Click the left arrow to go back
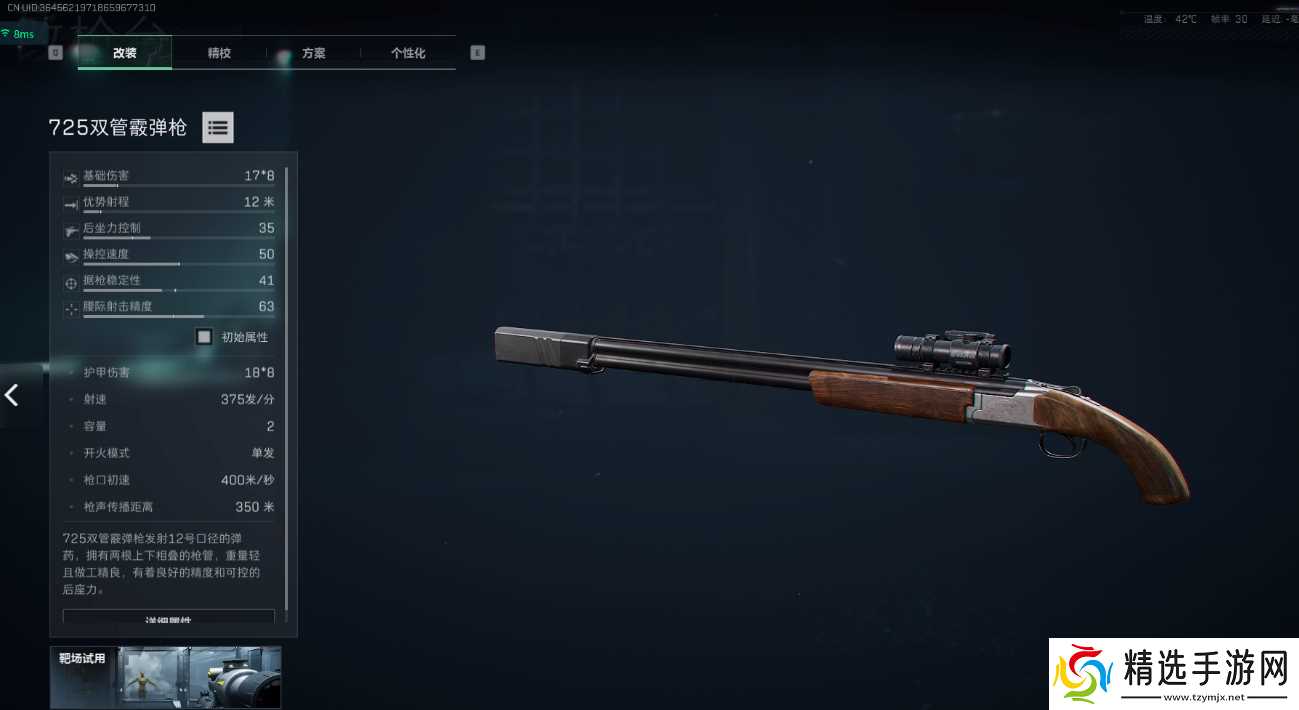 tap(12, 395)
